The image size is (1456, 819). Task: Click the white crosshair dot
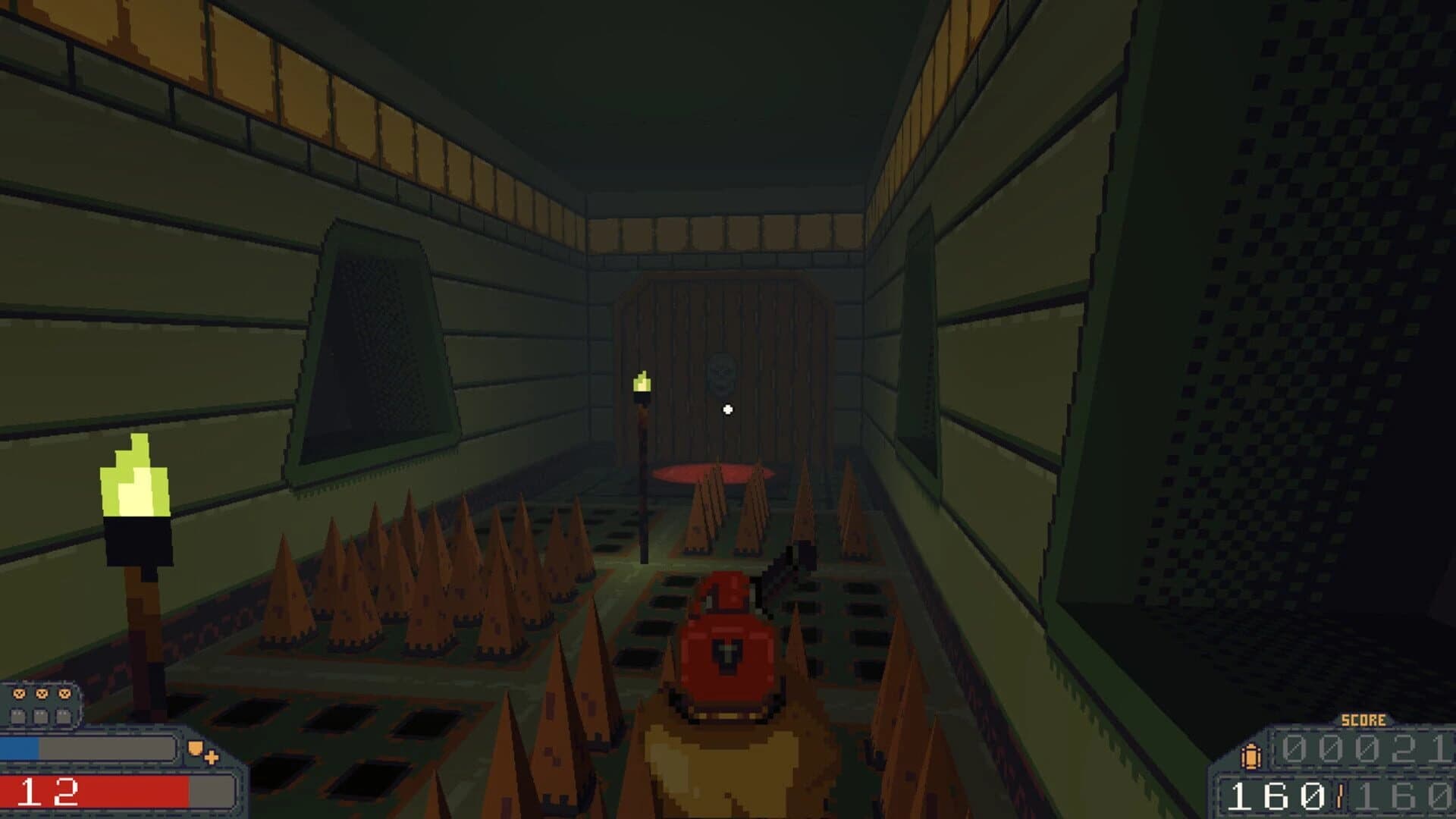pyautogui.click(x=727, y=409)
